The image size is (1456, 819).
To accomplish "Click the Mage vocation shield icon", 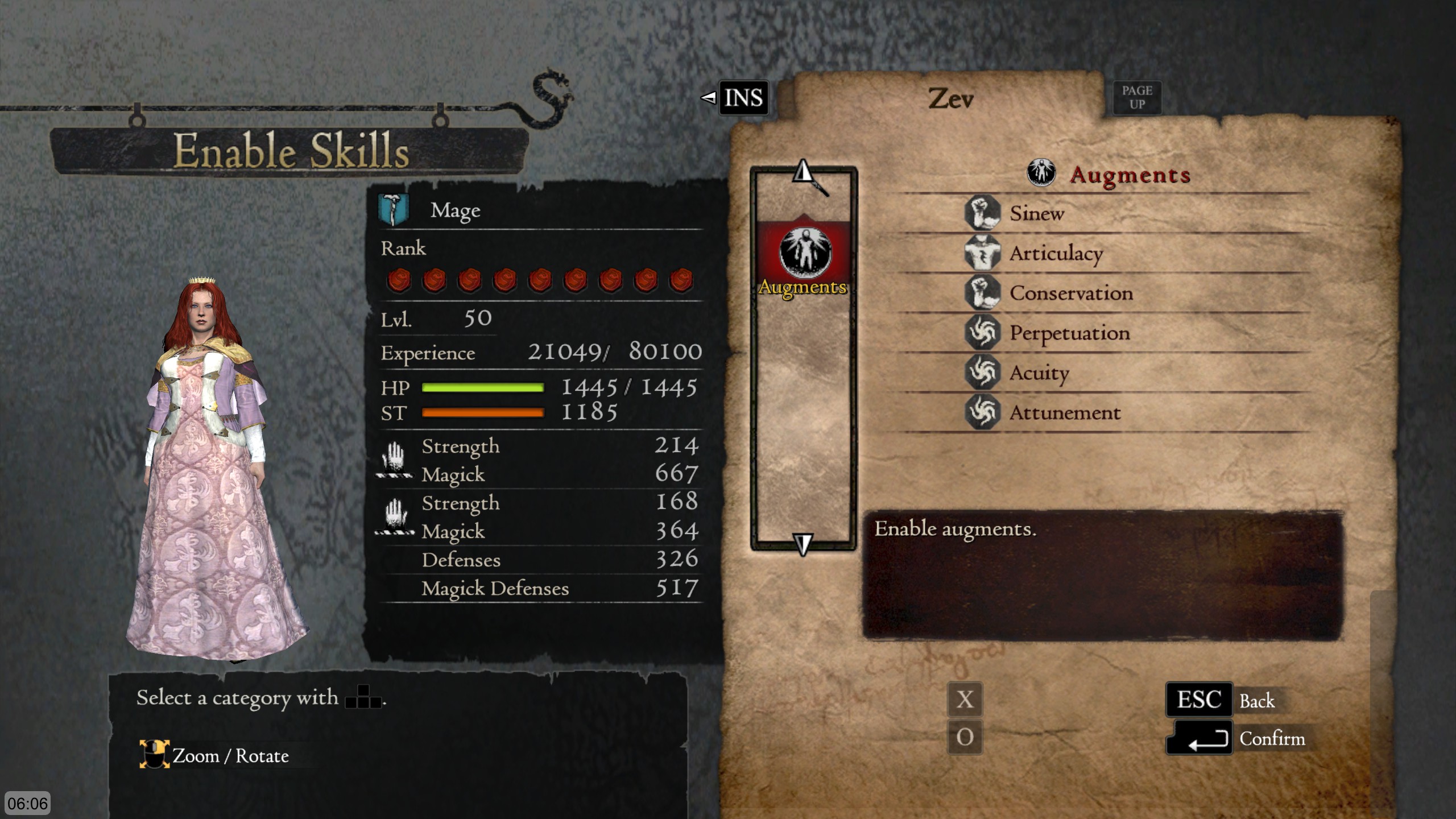I will [392, 209].
